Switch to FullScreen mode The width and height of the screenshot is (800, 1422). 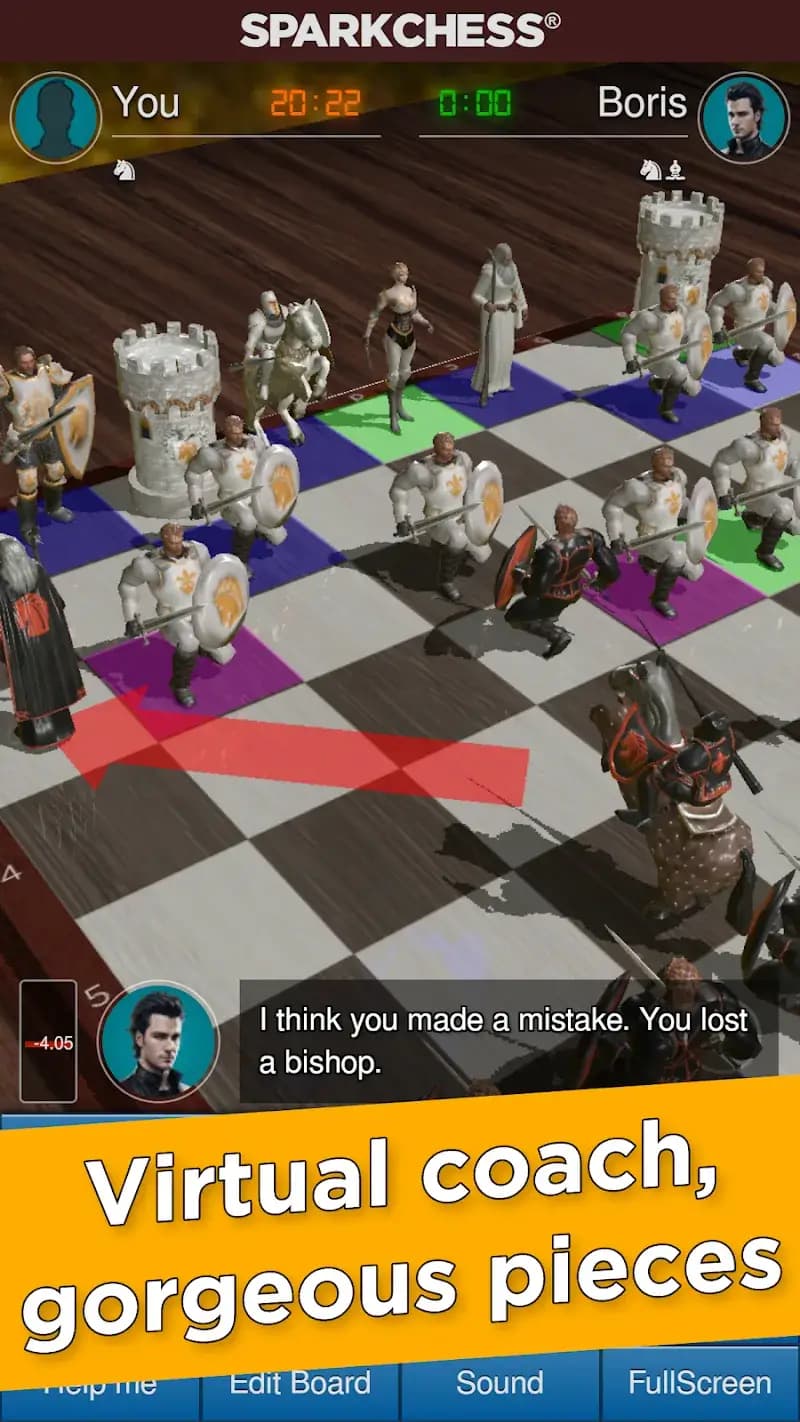tap(699, 1385)
